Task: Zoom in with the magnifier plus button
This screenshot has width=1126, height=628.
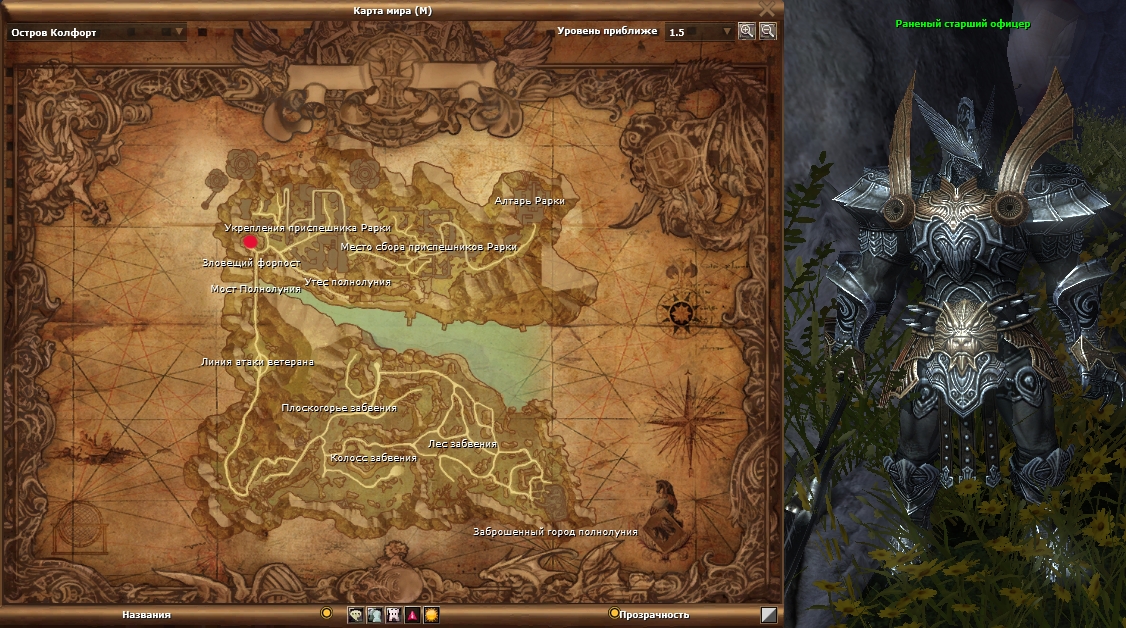Action: pyautogui.click(x=746, y=31)
